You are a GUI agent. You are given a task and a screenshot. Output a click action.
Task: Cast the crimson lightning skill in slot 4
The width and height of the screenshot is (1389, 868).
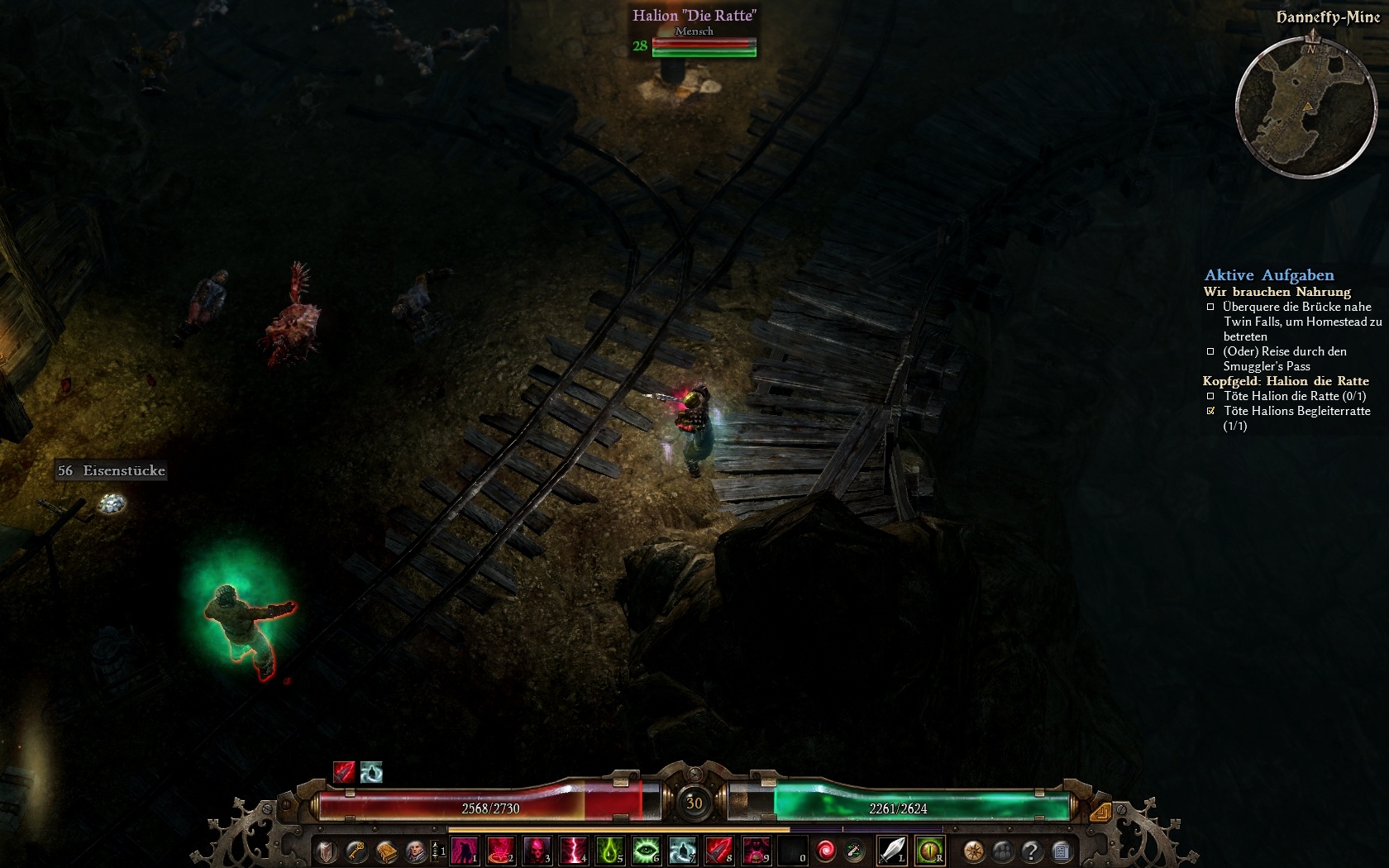[x=574, y=851]
